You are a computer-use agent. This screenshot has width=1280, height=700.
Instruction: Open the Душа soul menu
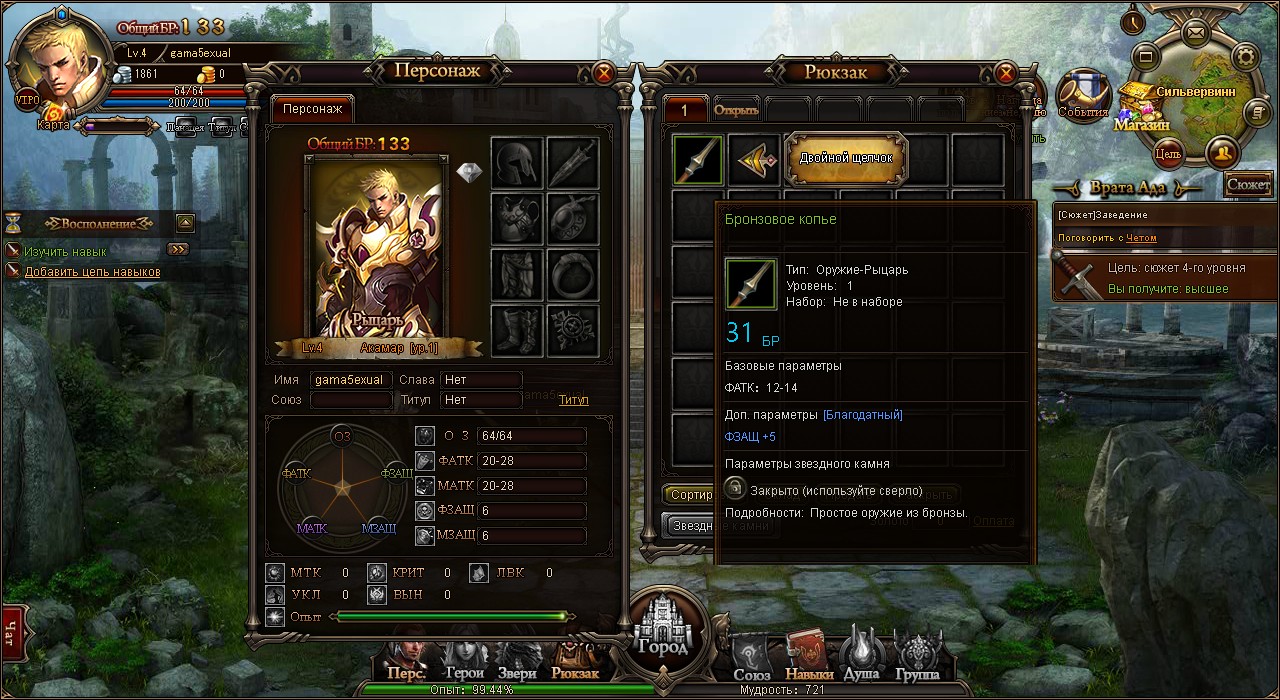(x=863, y=656)
